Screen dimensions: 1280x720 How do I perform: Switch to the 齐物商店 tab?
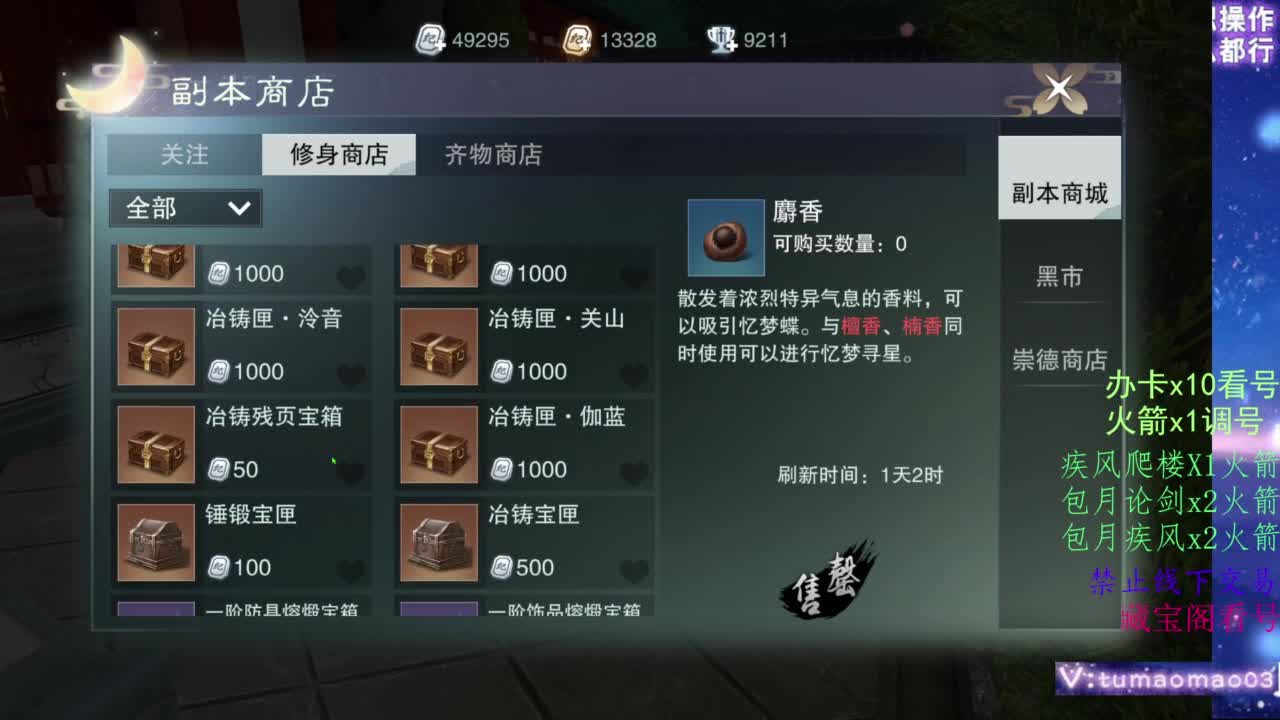pos(490,155)
